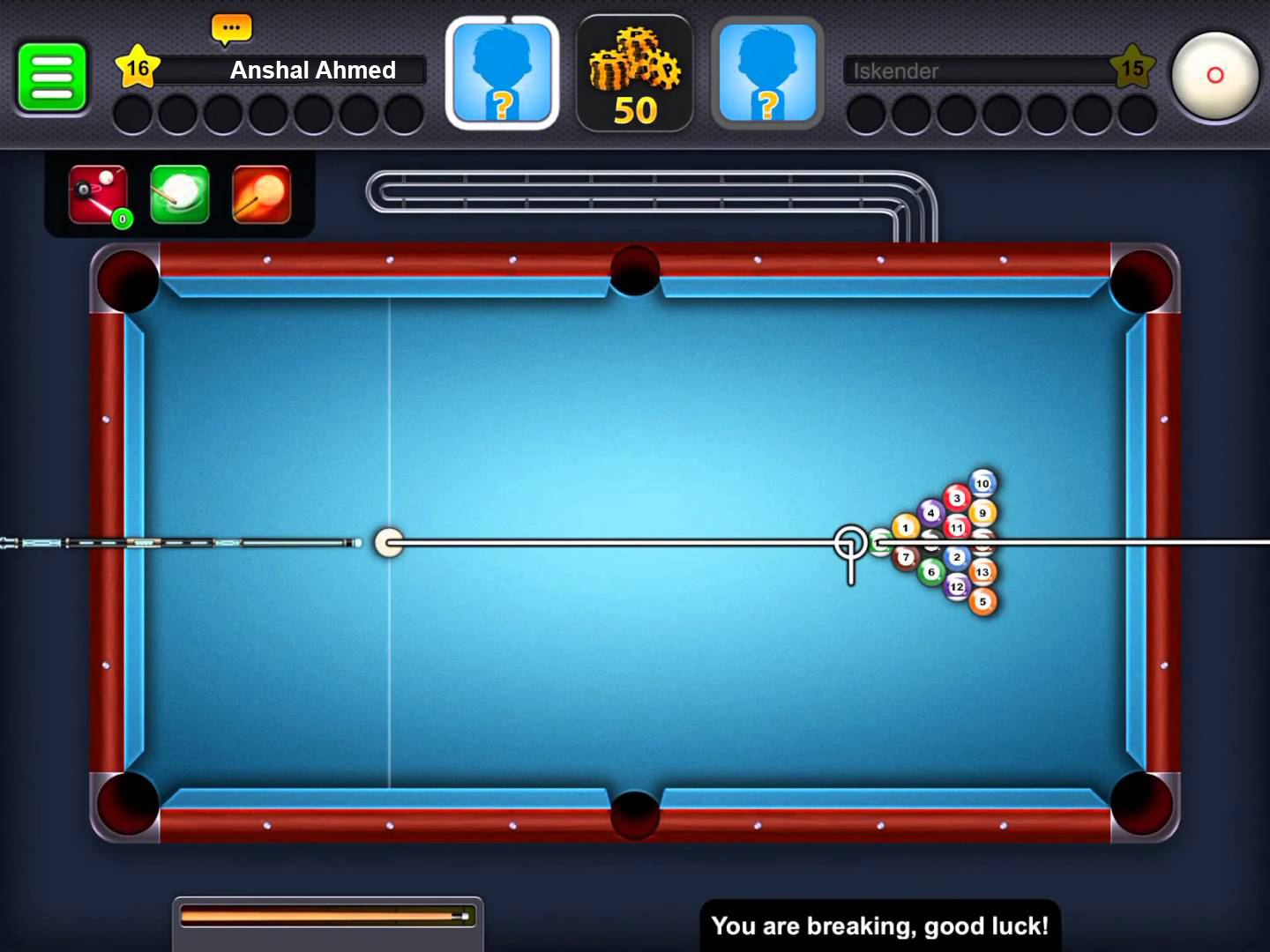Click the rack placement marker
This screenshot has height=952, width=1270.
849,542
